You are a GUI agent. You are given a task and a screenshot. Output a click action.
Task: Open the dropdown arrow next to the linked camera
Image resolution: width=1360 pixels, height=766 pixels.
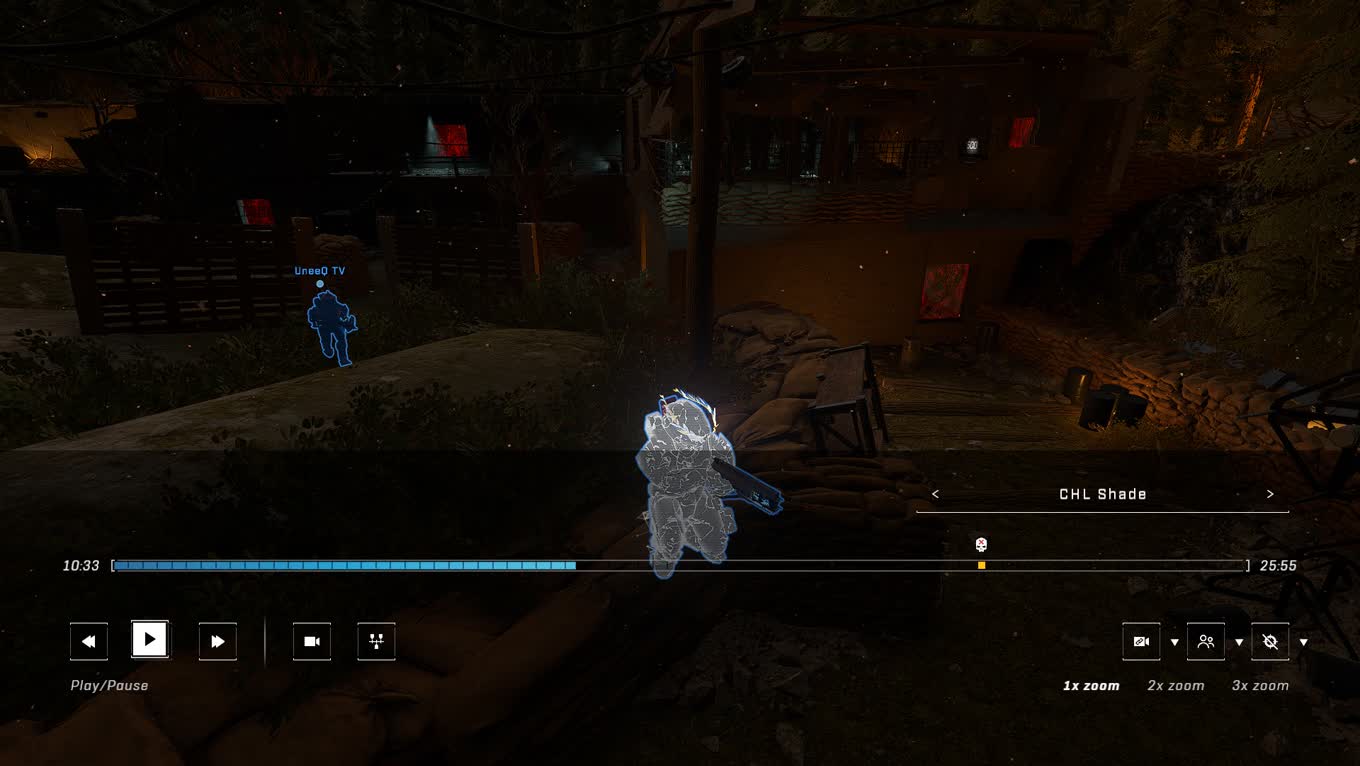point(1174,642)
